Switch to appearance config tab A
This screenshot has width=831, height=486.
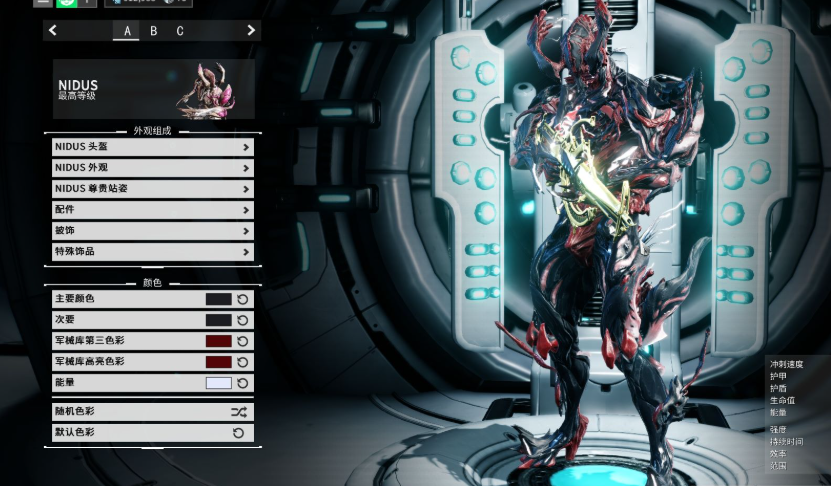click(127, 31)
